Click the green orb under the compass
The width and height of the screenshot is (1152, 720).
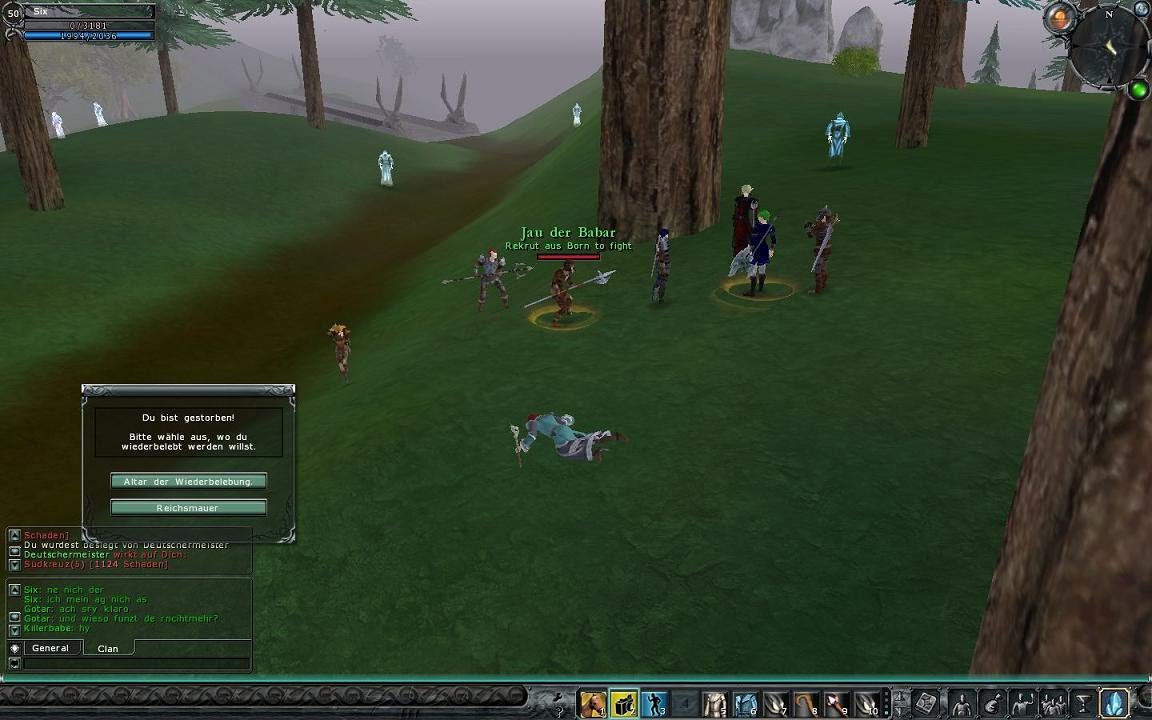(x=1138, y=90)
